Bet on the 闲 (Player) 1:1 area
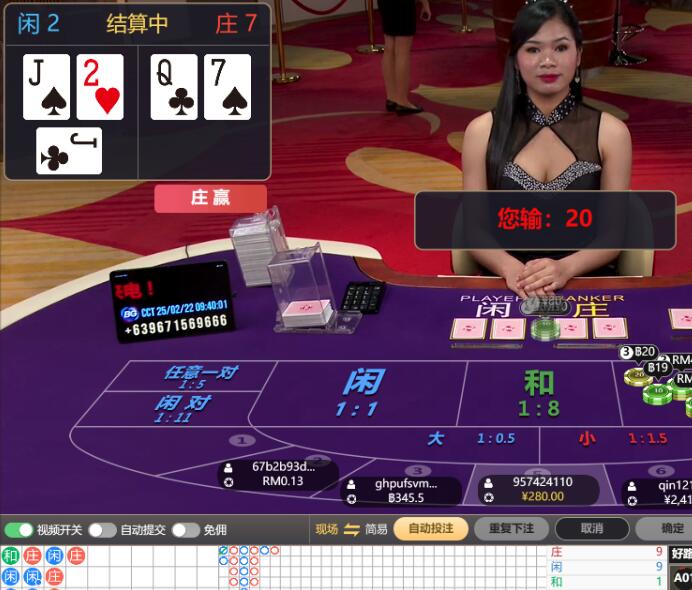Screen dimensions: 692x590 (360, 392)
